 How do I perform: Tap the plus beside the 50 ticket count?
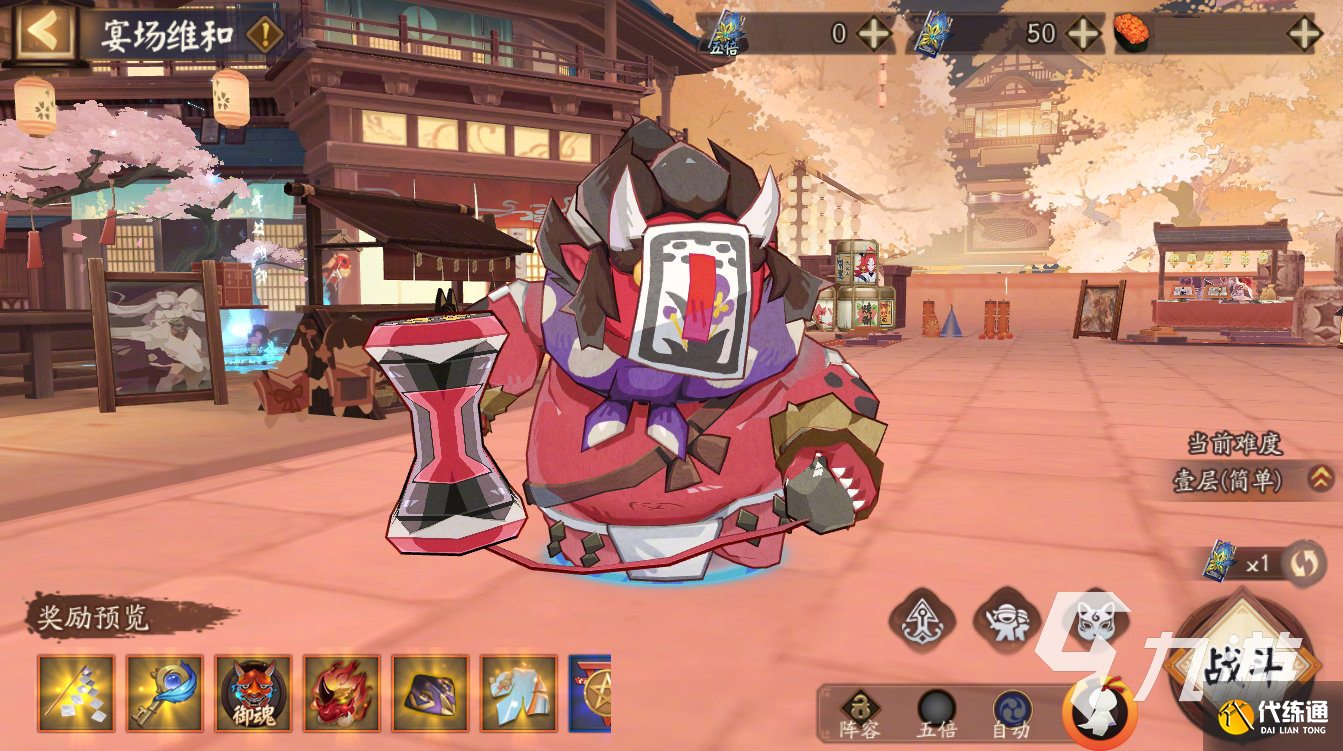click(1083, 34)
